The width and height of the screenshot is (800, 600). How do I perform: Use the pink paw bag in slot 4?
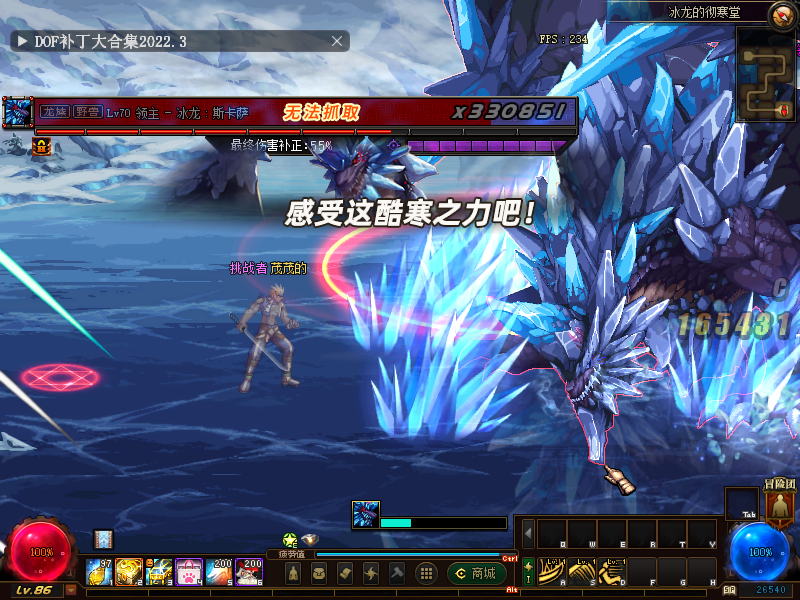[189, 571]
